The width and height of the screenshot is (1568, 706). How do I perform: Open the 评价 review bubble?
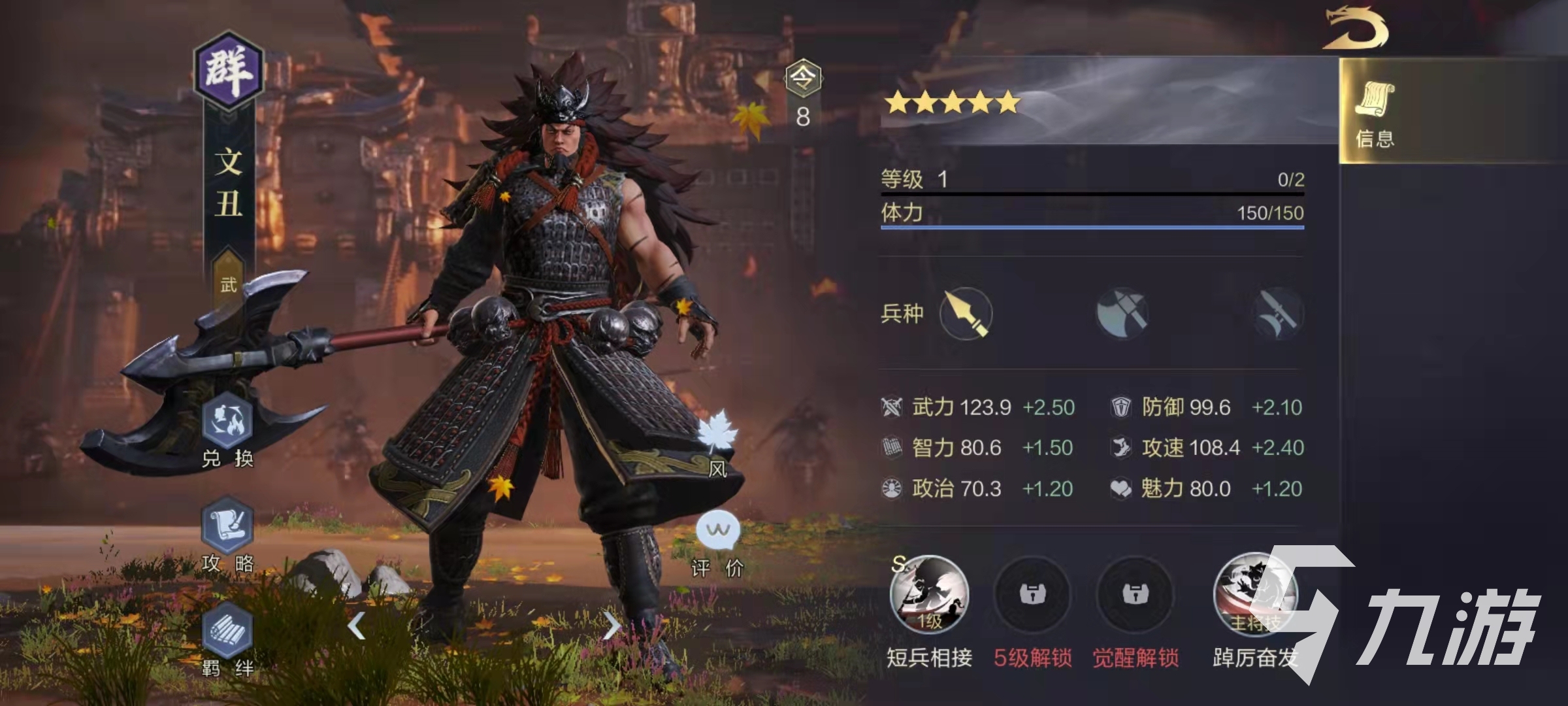point(717,531)
